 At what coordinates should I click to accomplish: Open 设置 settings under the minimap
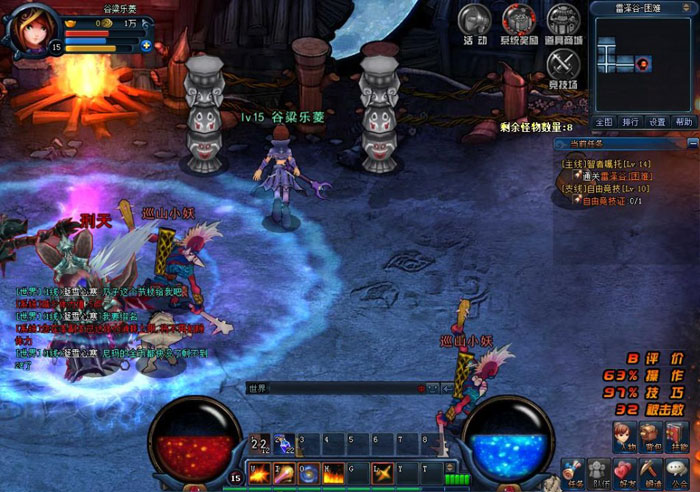point(656,122)
